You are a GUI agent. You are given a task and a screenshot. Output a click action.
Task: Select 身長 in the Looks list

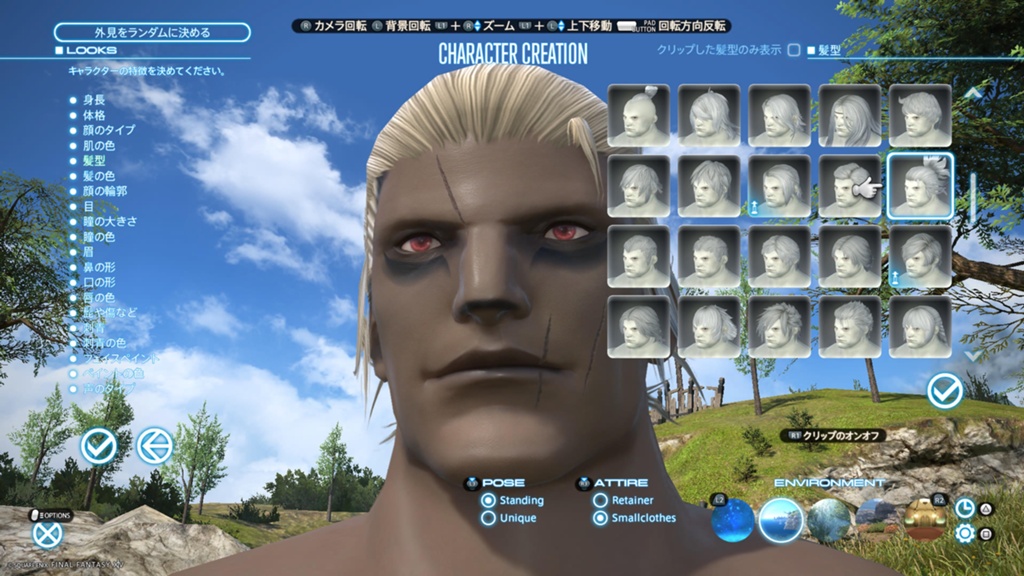(x=94, y=100)
